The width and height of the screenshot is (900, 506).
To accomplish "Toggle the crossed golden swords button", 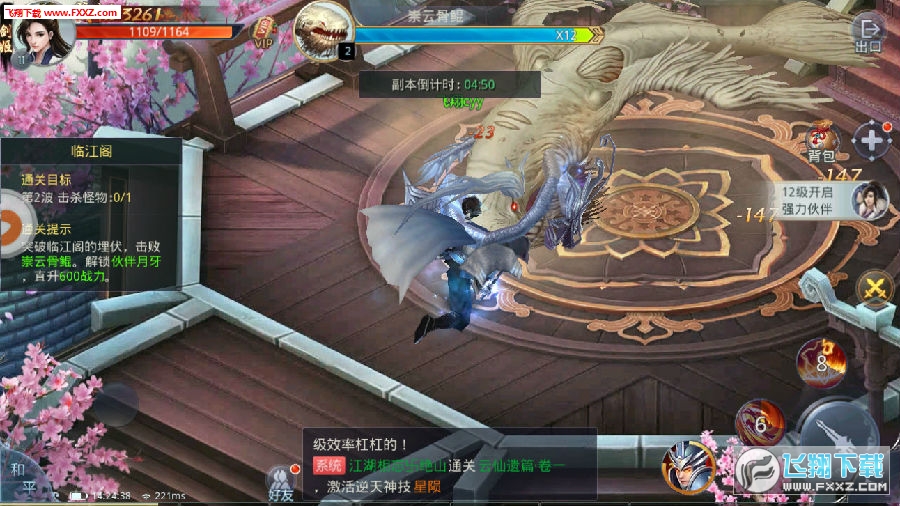I will click(875, 289).
